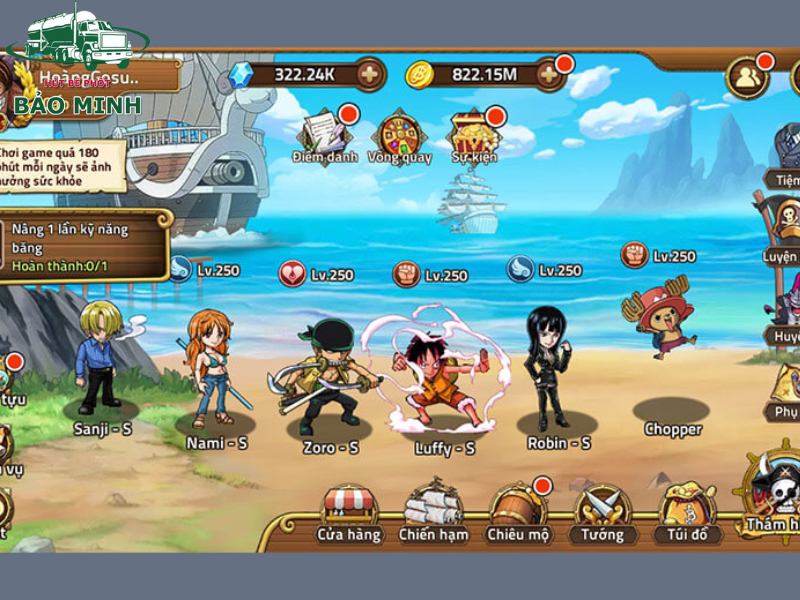The image size is (800, 600).
Task: Open the Sự kiện events chest
Action: (473, 135)
